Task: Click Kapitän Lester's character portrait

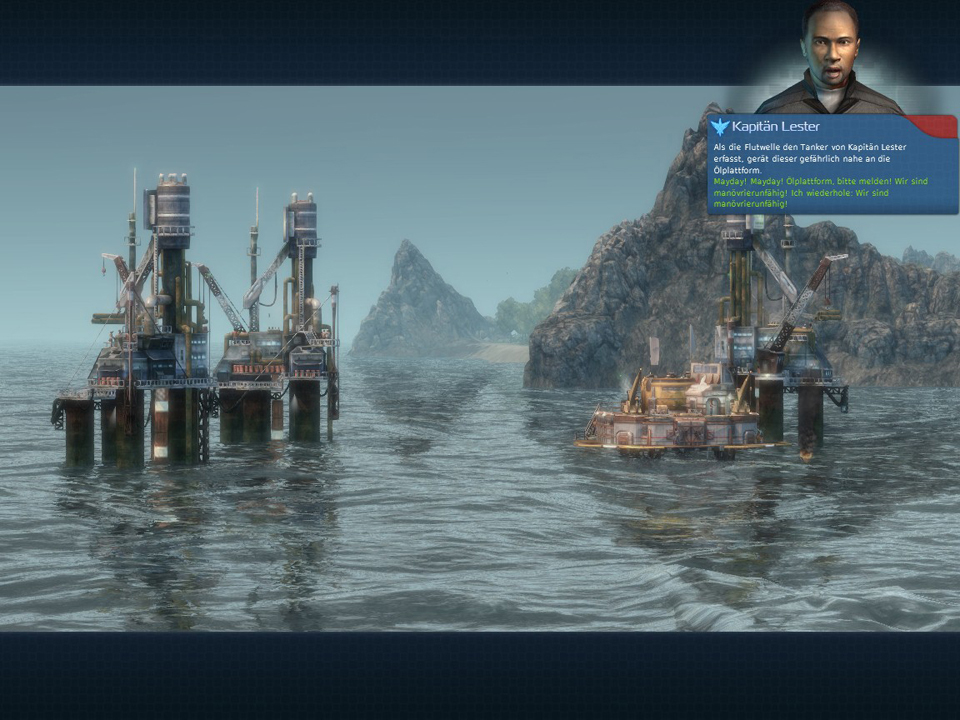Action: point(829,58)
